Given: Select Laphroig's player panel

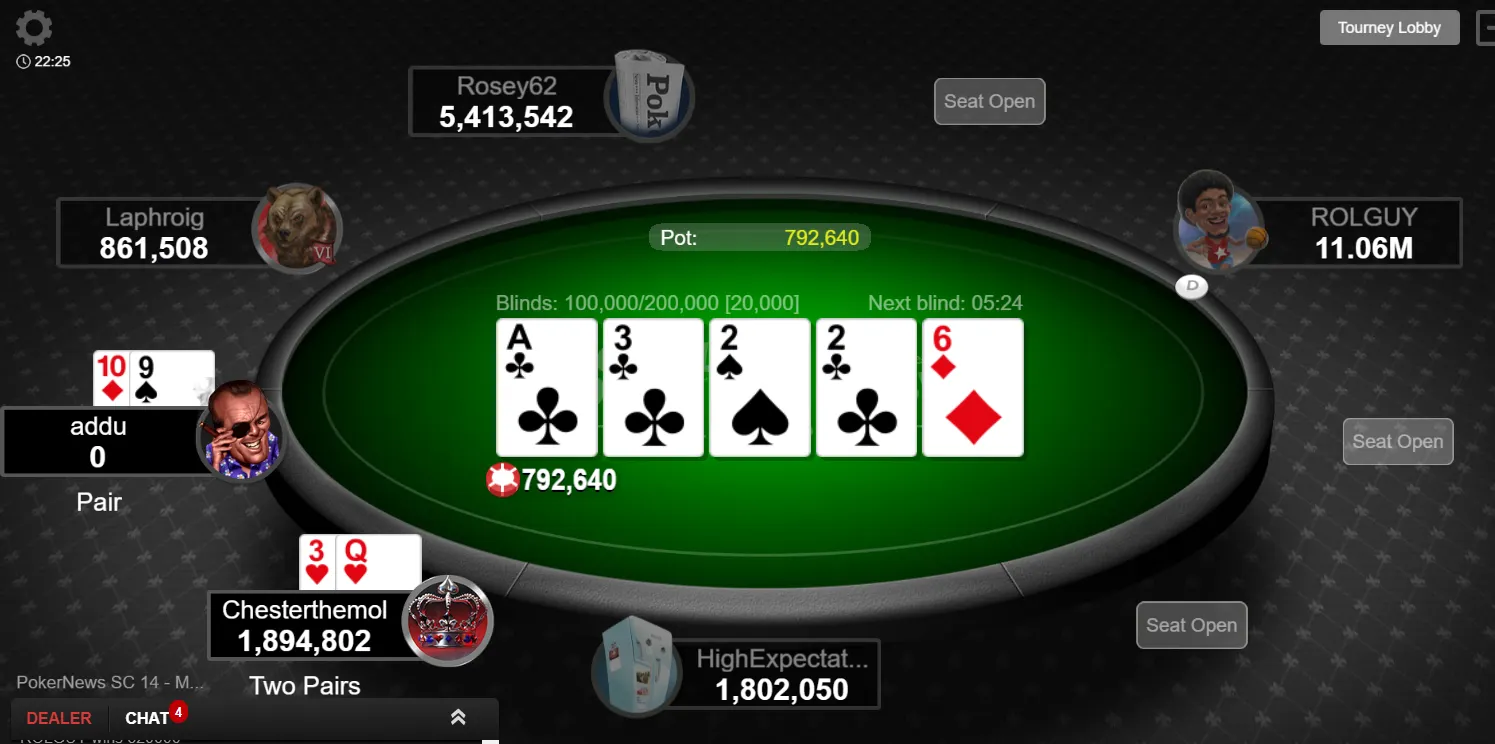Looking at the screenshot, I should tap(155, 233).
